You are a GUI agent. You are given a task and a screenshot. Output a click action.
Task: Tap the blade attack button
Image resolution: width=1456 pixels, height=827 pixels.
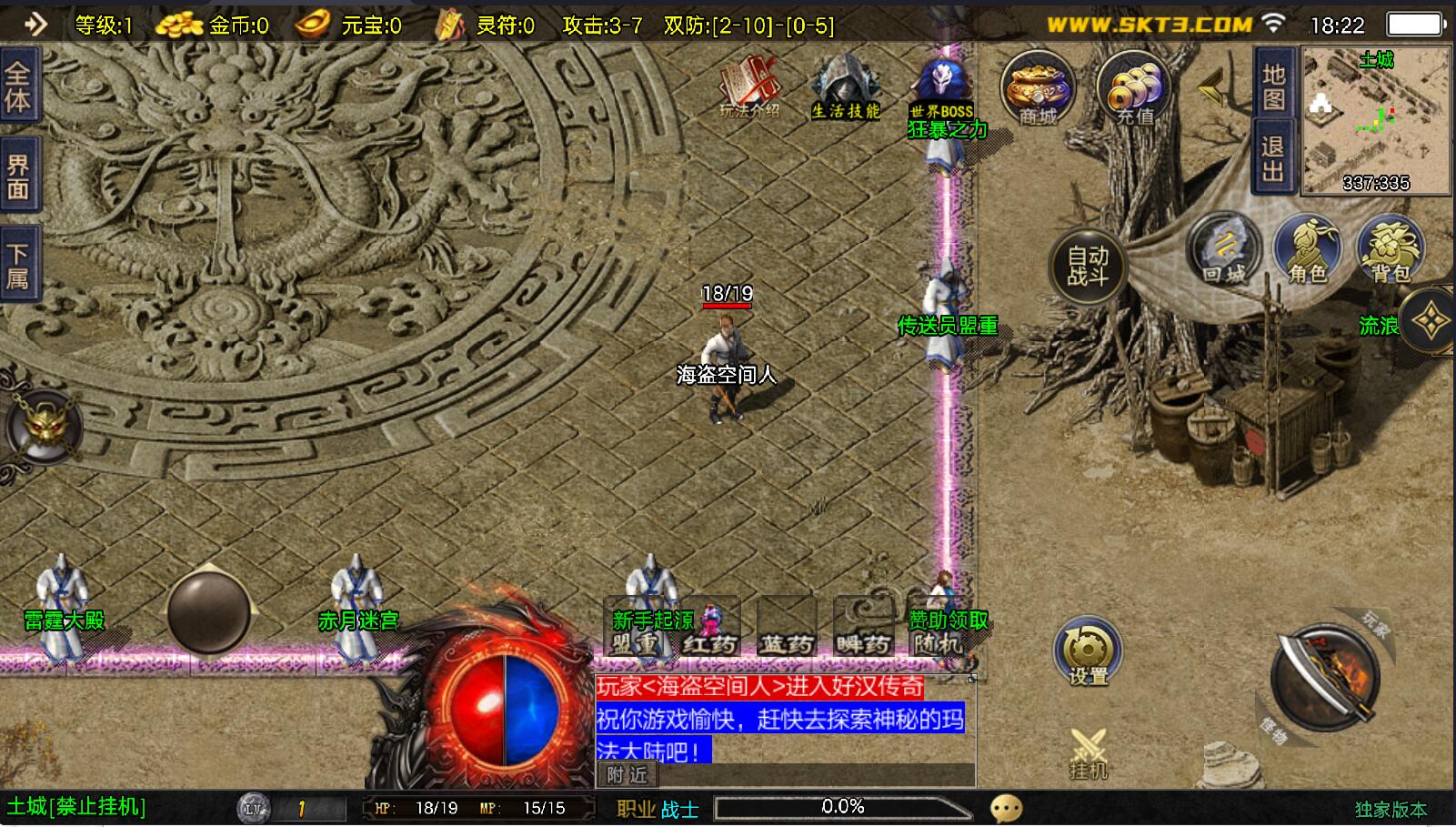1325,678
